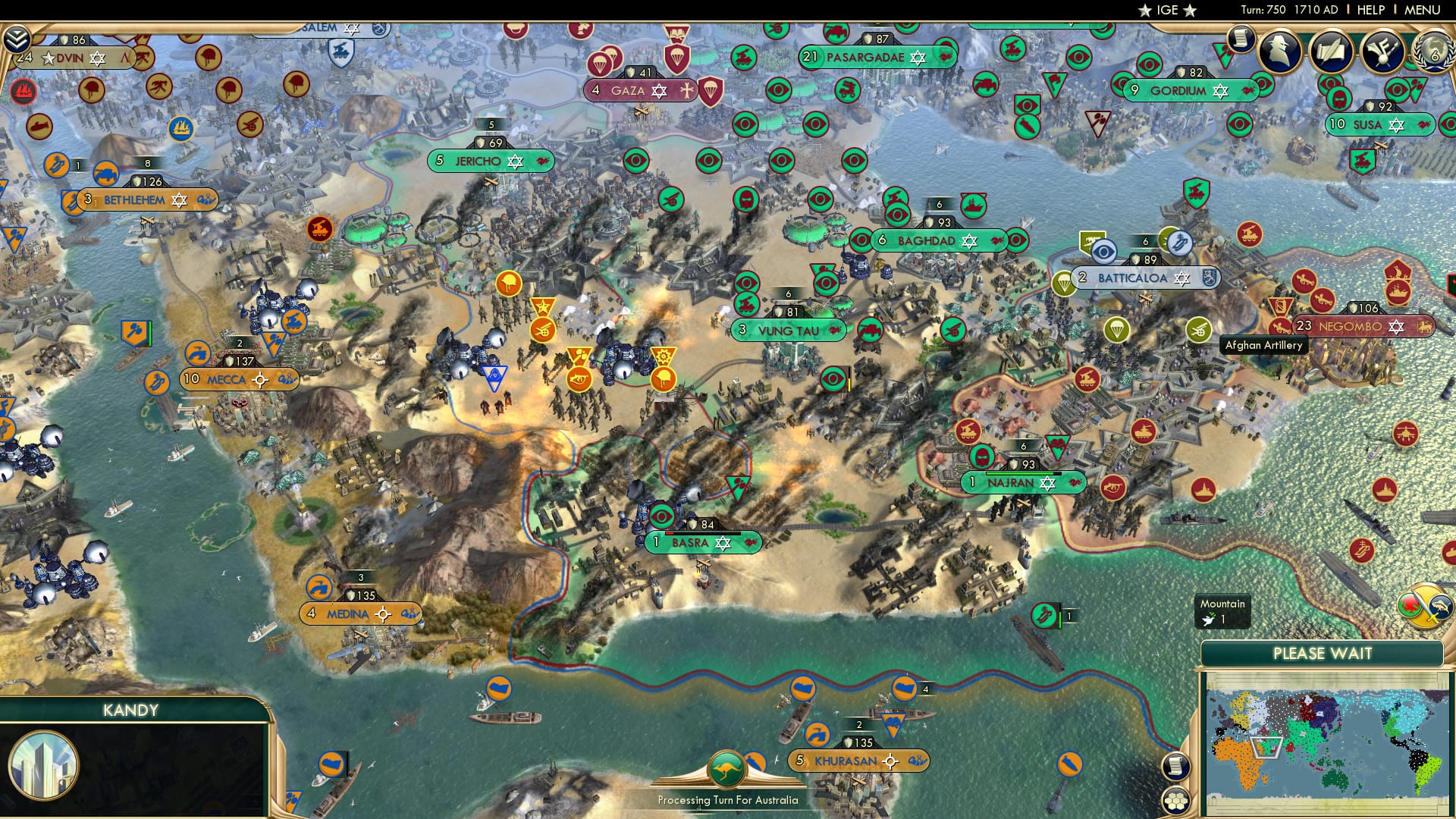The height and width of the screenshot is (819, 1456).
Task: Open the game MENU
Action: pyautogui.click(x=1426, y=10)
